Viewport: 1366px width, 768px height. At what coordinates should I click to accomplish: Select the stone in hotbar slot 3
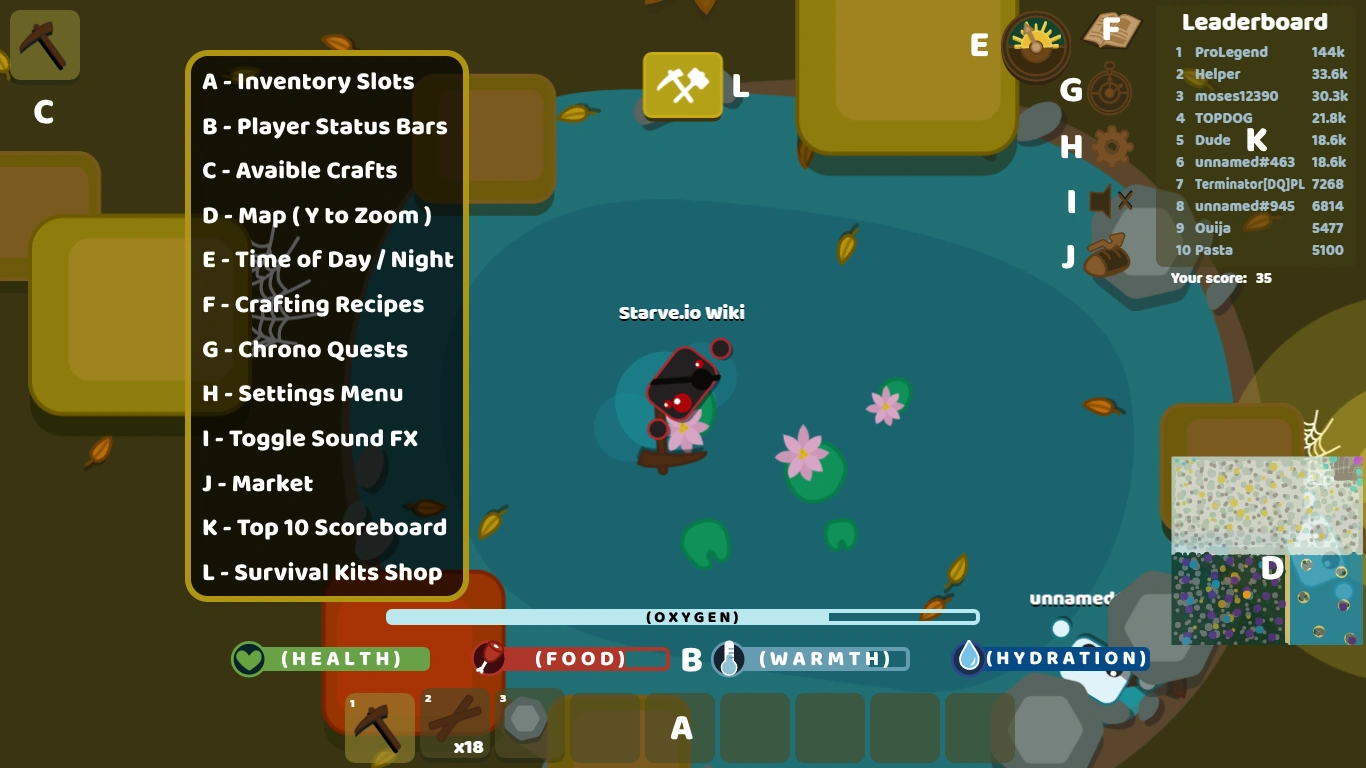coord(527,725)
